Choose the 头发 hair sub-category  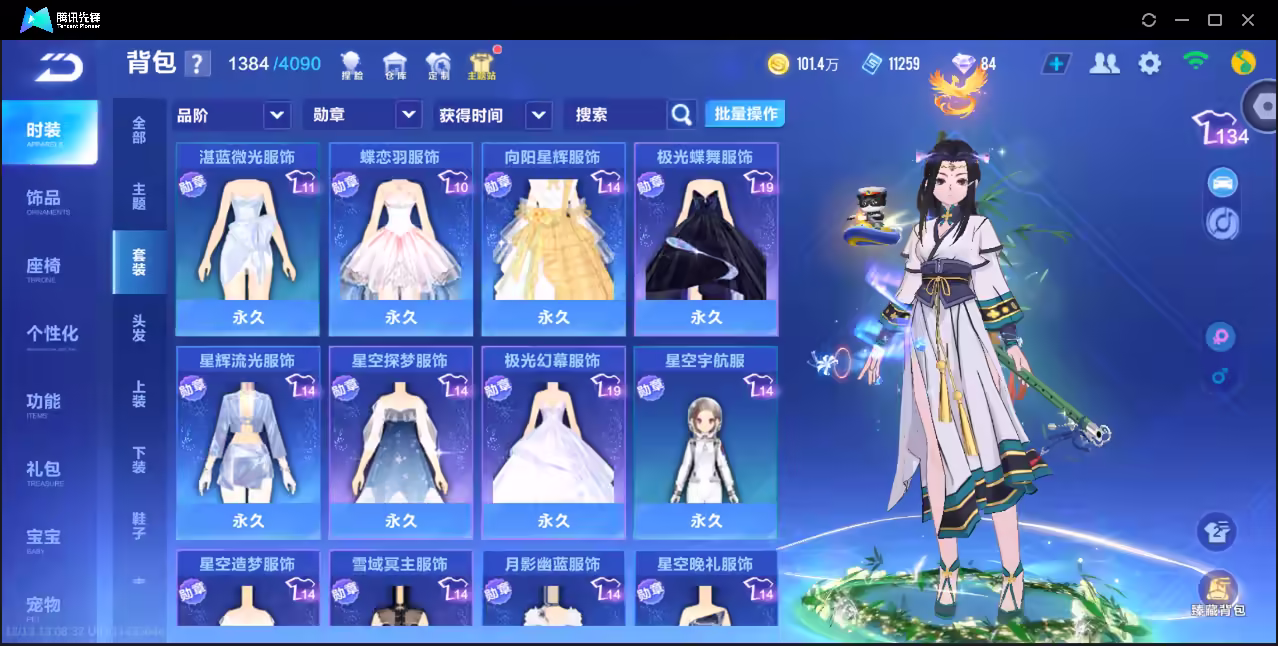(139, 328)
